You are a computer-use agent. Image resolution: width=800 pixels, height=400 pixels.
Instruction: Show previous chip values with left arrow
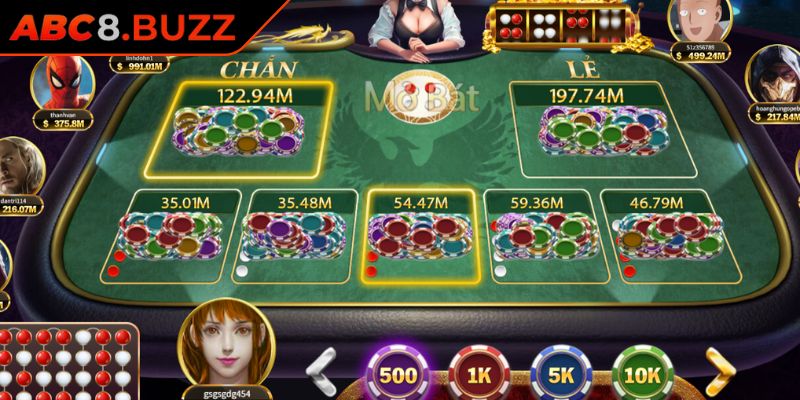(x=322, y=370)
